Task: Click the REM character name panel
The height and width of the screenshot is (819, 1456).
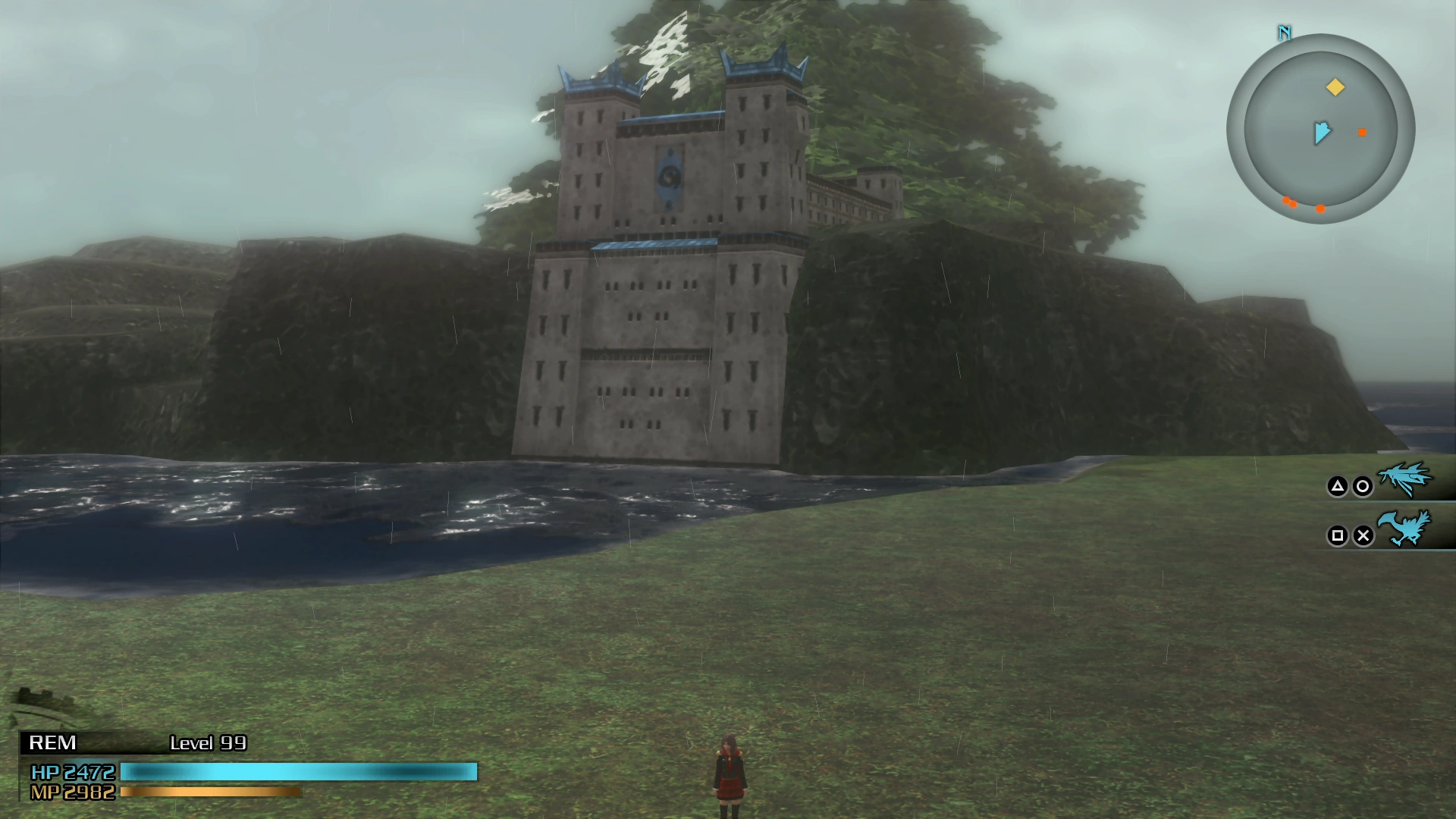Action: pos(52,742)
